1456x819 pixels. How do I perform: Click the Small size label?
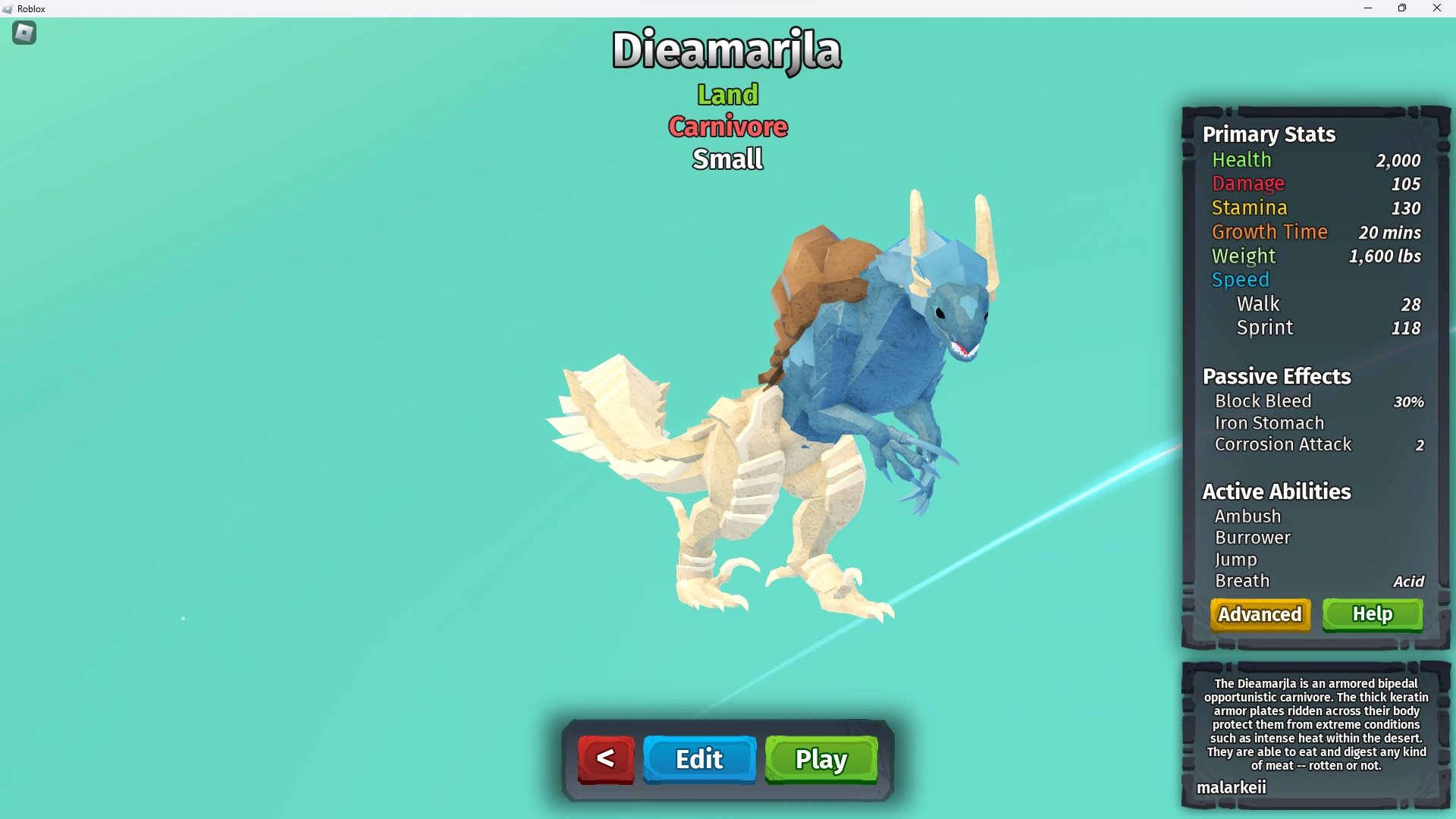(x=726, y=158)
